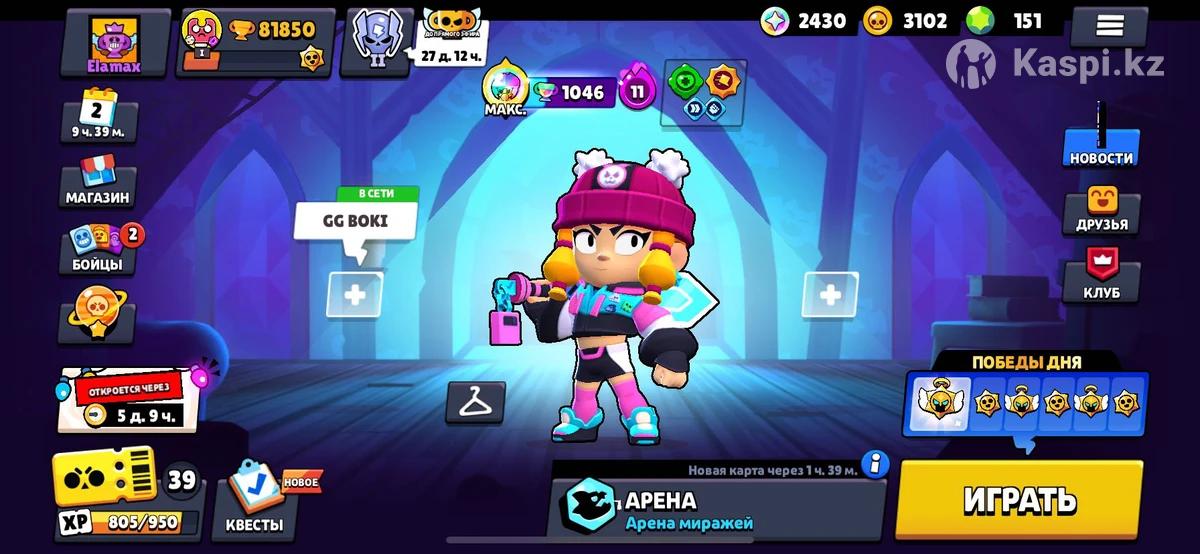The width and height of the screenshot is (1200, 554).
Task: Invite a teammate using the right plus slot
Action: pos(830,294)
